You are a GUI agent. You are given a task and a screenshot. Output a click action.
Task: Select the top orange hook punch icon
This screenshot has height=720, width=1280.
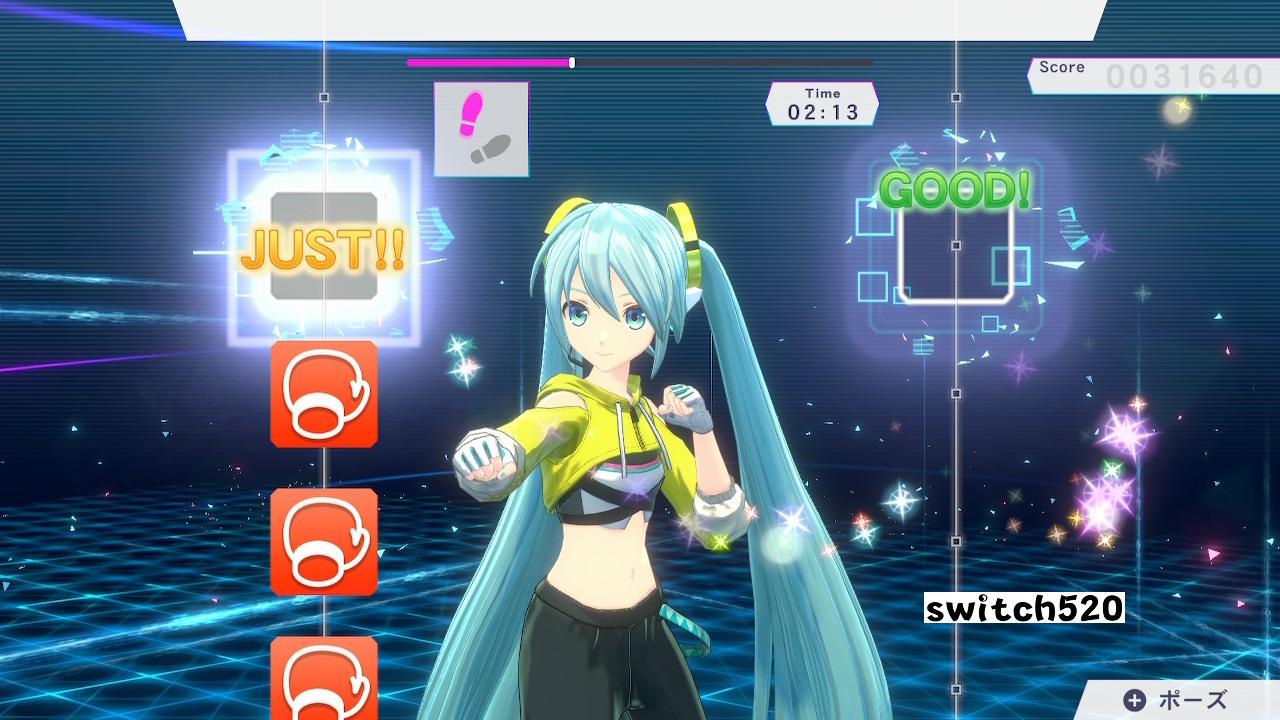coord(323,392)
